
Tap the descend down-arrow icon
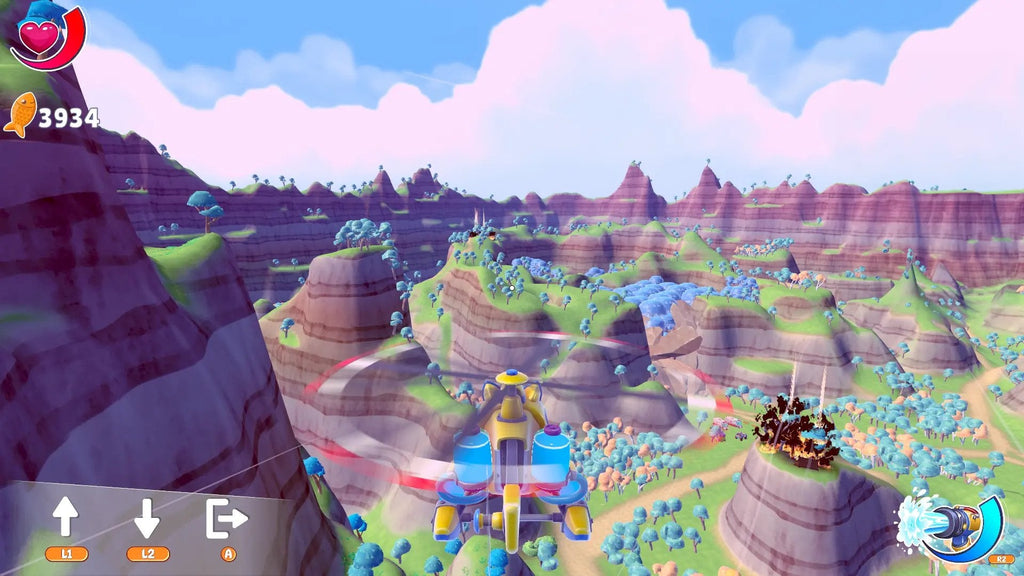pos(147,517)
